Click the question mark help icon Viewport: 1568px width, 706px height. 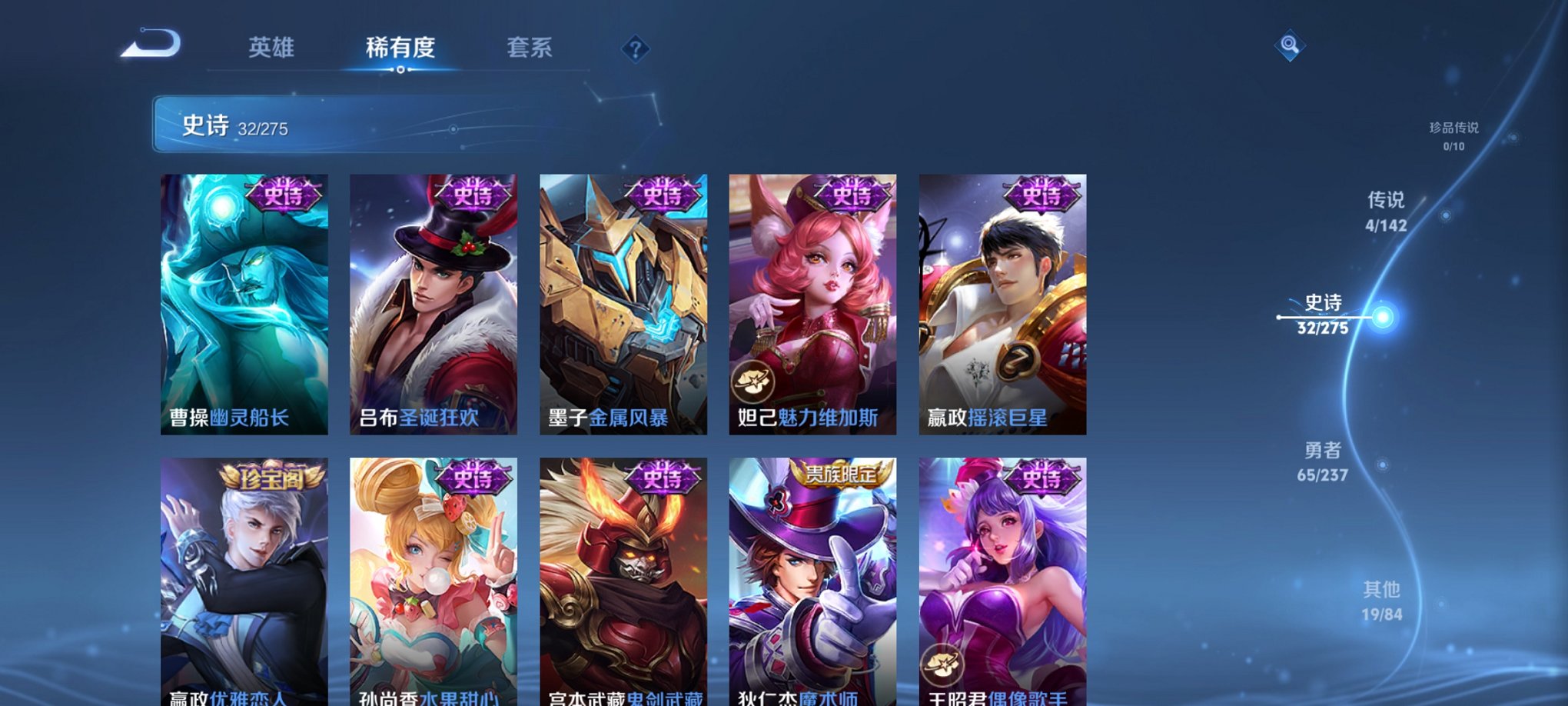(635, 49)
